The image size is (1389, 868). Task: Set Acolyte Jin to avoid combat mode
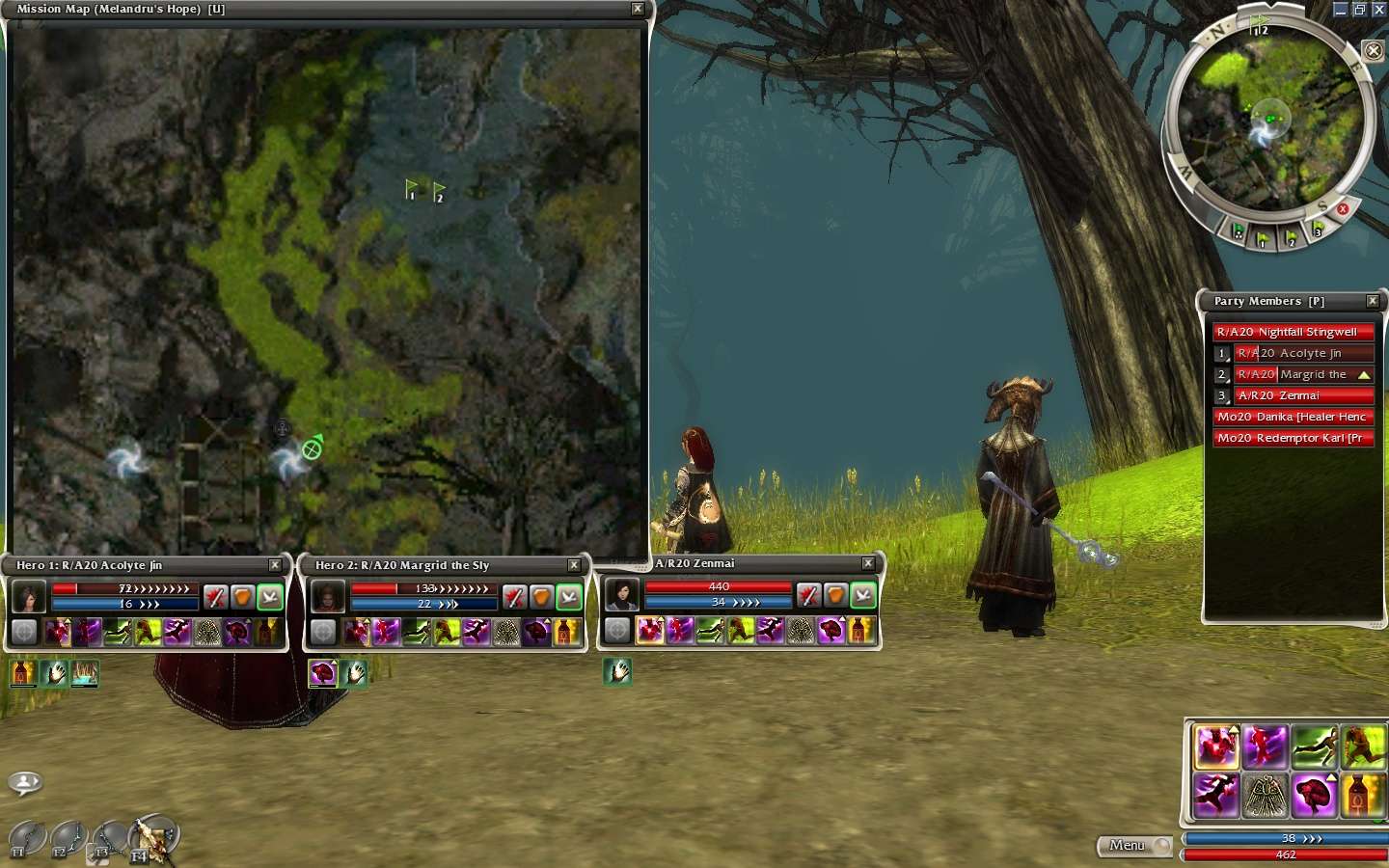coord(270,598)
